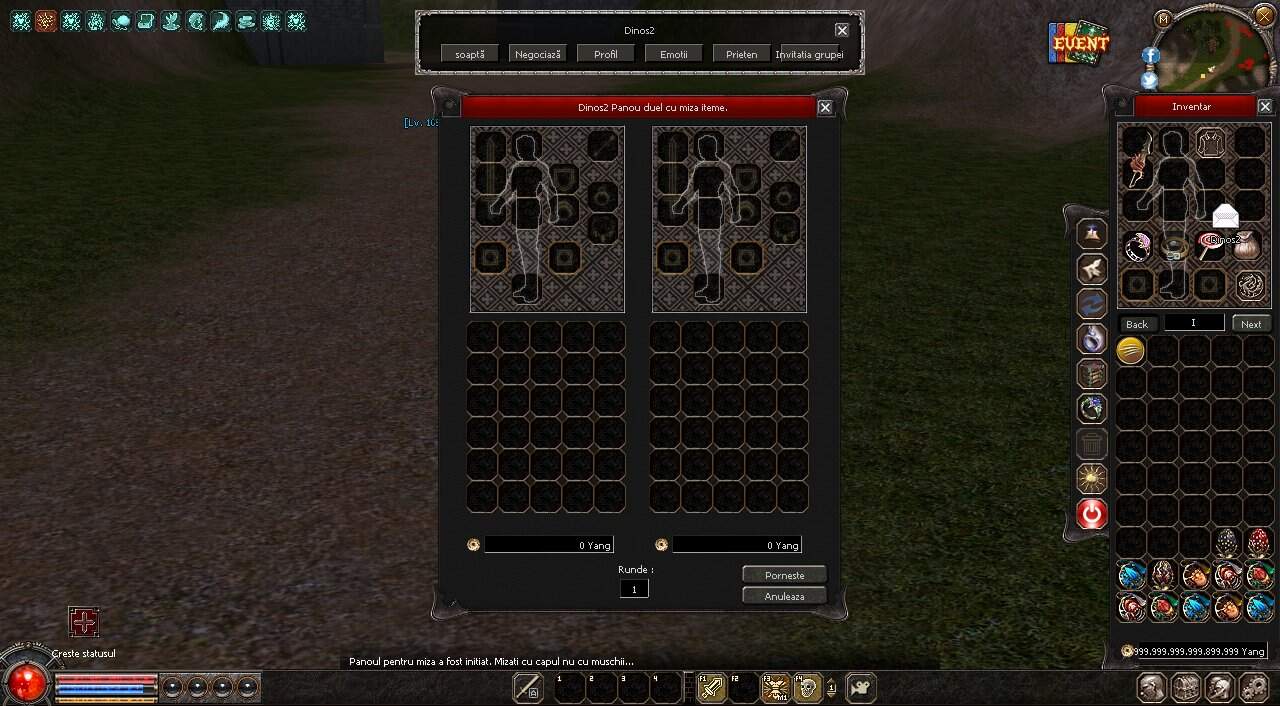Close the Inventar window
This screenshot has width=1280, height=706.
click(1265, 107)
